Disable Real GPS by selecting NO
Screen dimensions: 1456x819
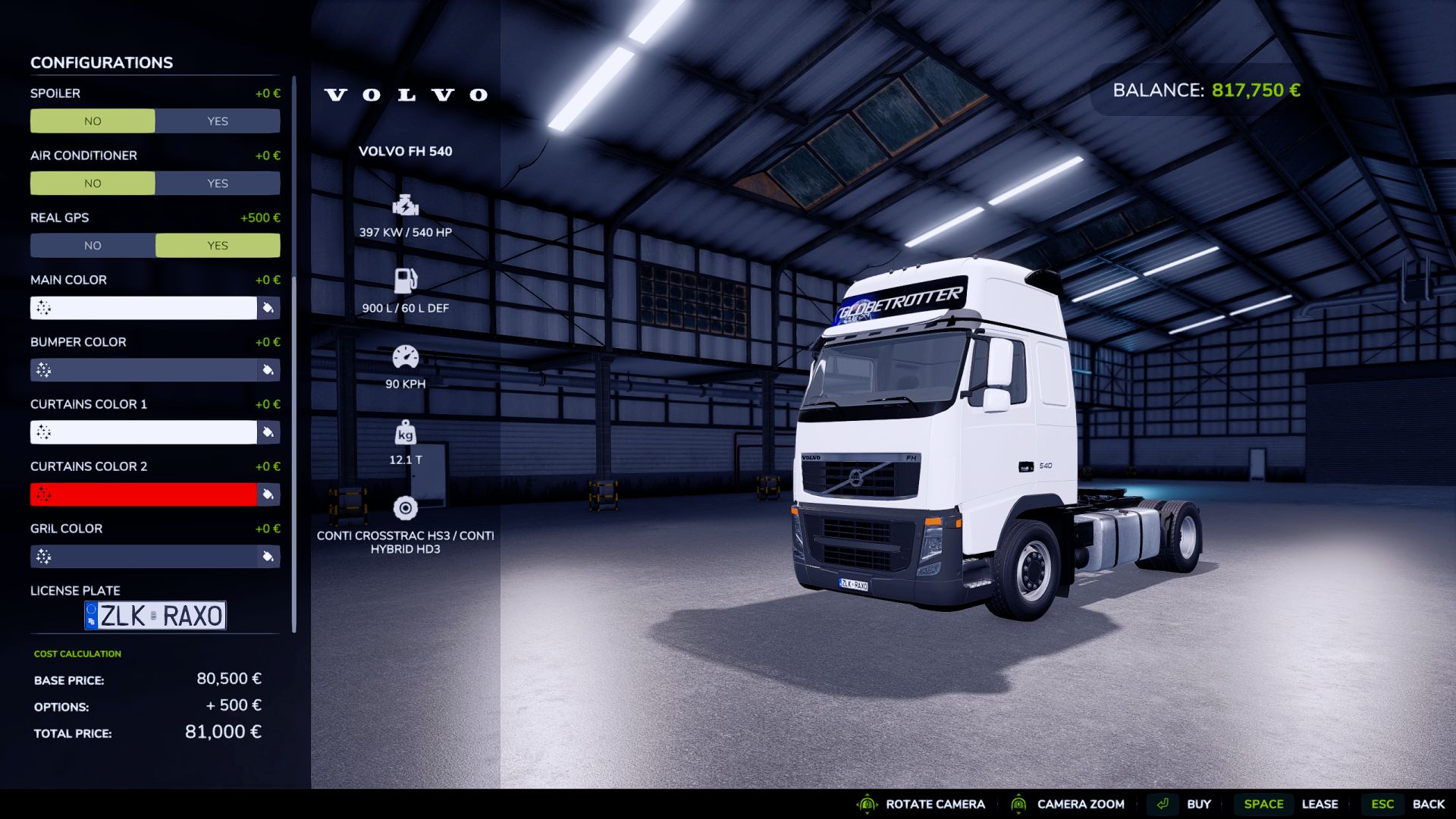click(x=93, y=245)
